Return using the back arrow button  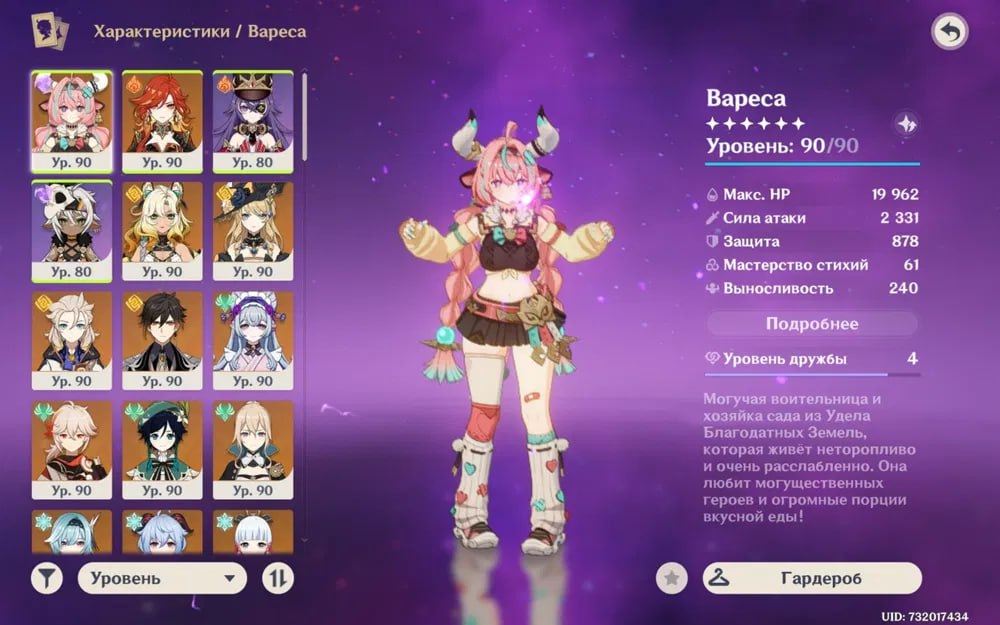tap(949, 33)
